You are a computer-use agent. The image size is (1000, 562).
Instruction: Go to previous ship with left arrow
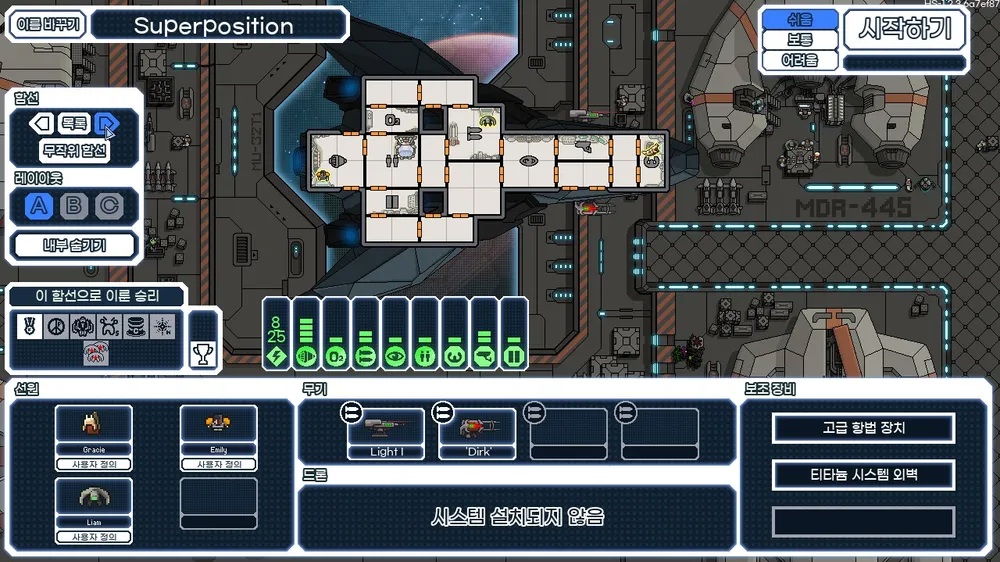click(x=40, y=124)
